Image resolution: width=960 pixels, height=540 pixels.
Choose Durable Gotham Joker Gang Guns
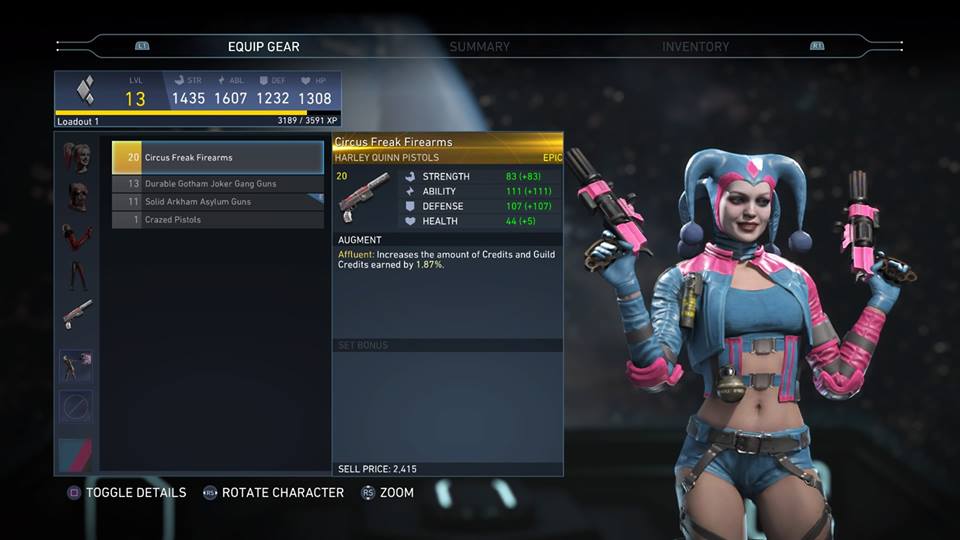coord(218,184)
